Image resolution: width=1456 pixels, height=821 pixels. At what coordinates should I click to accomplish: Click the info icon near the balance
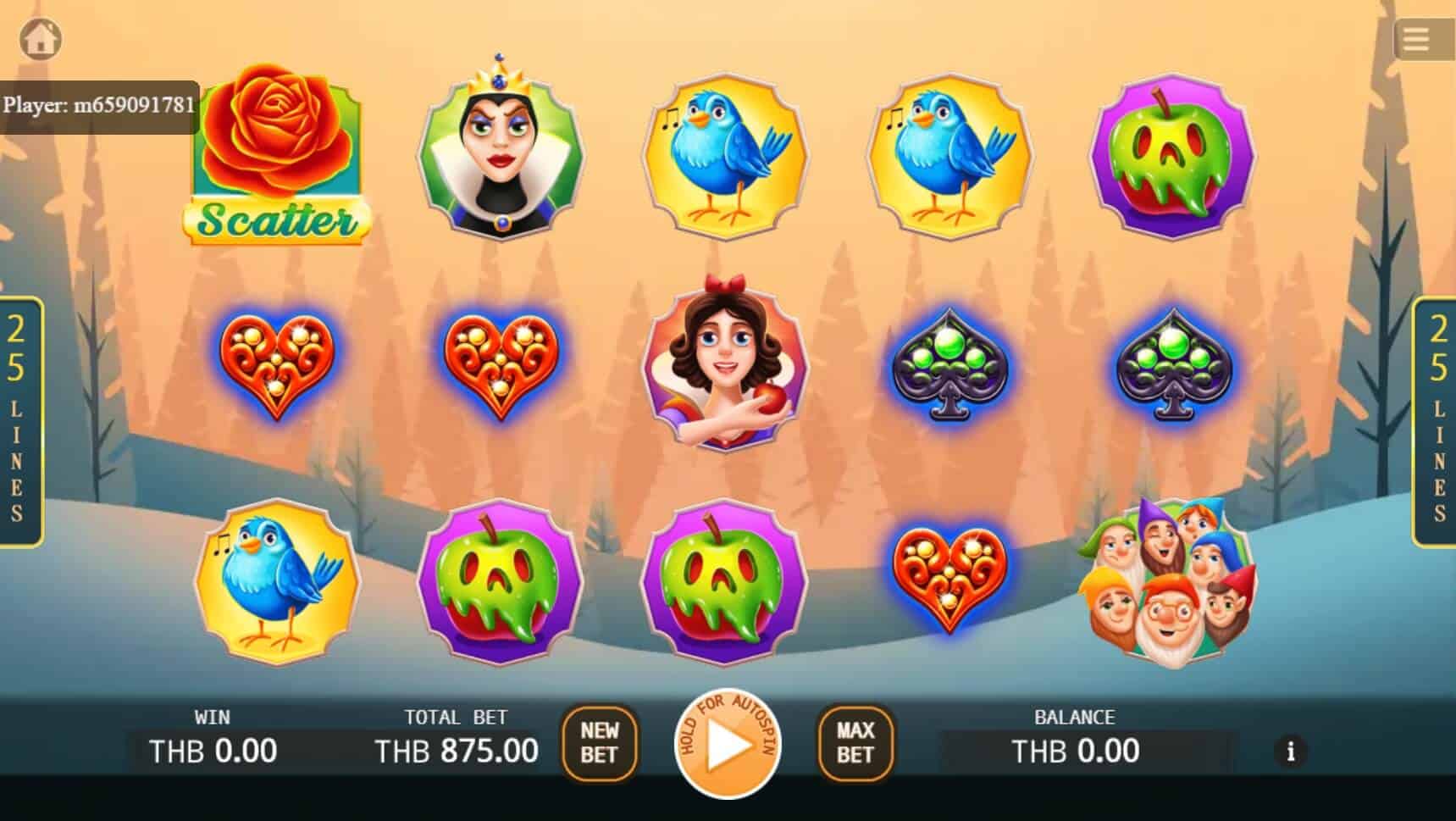pos(1291,751)
